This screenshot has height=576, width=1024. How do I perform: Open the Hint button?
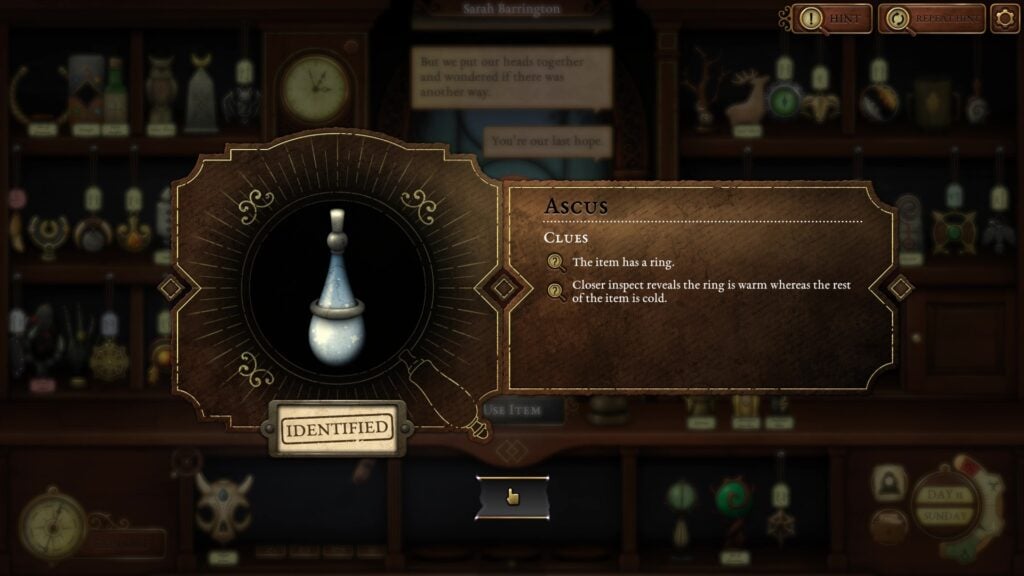(x=832, y=18)
